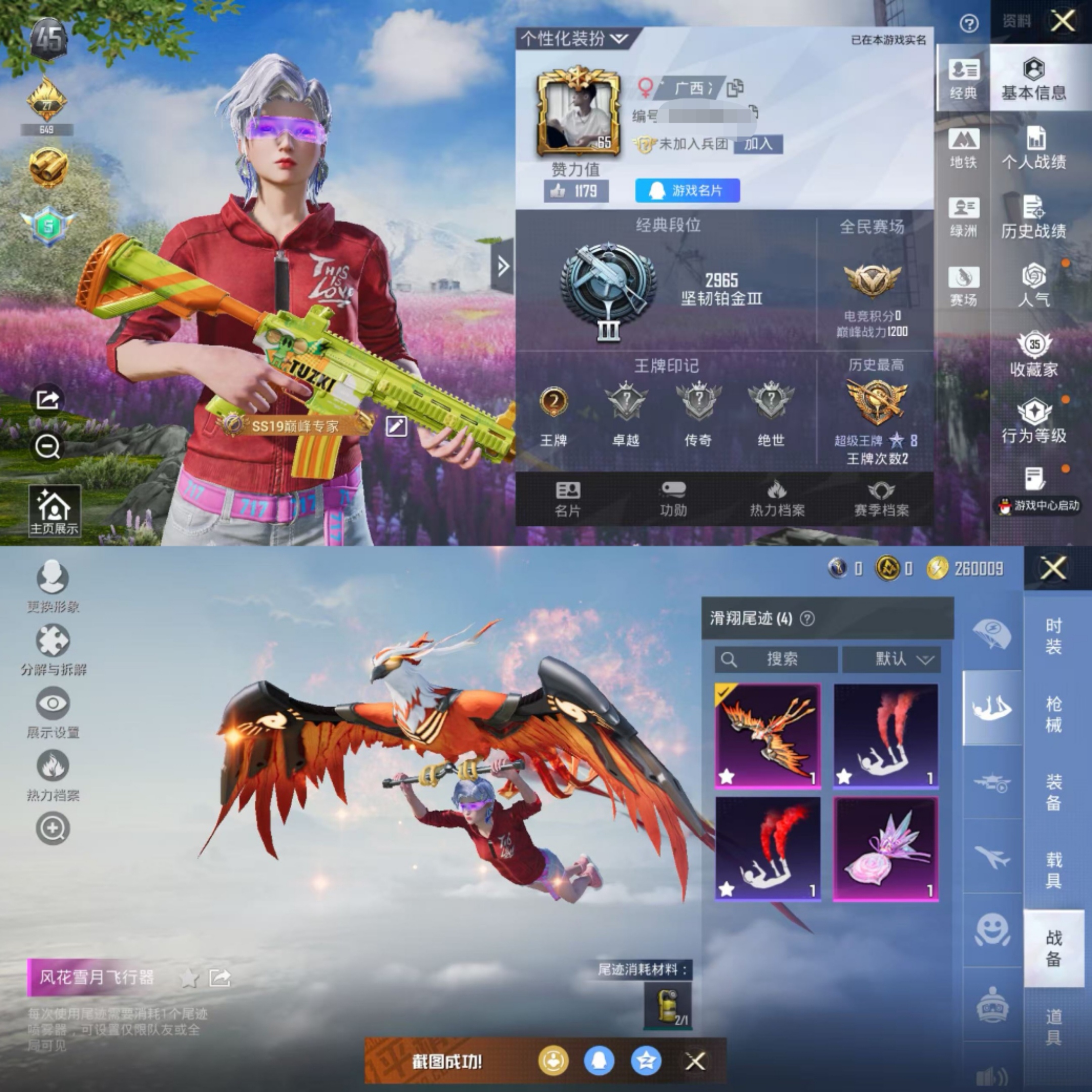Dismiss the 截图成功 screenshot banner
The width and height of the screenshot is (1092, 1092).
tap(695, 1061)
